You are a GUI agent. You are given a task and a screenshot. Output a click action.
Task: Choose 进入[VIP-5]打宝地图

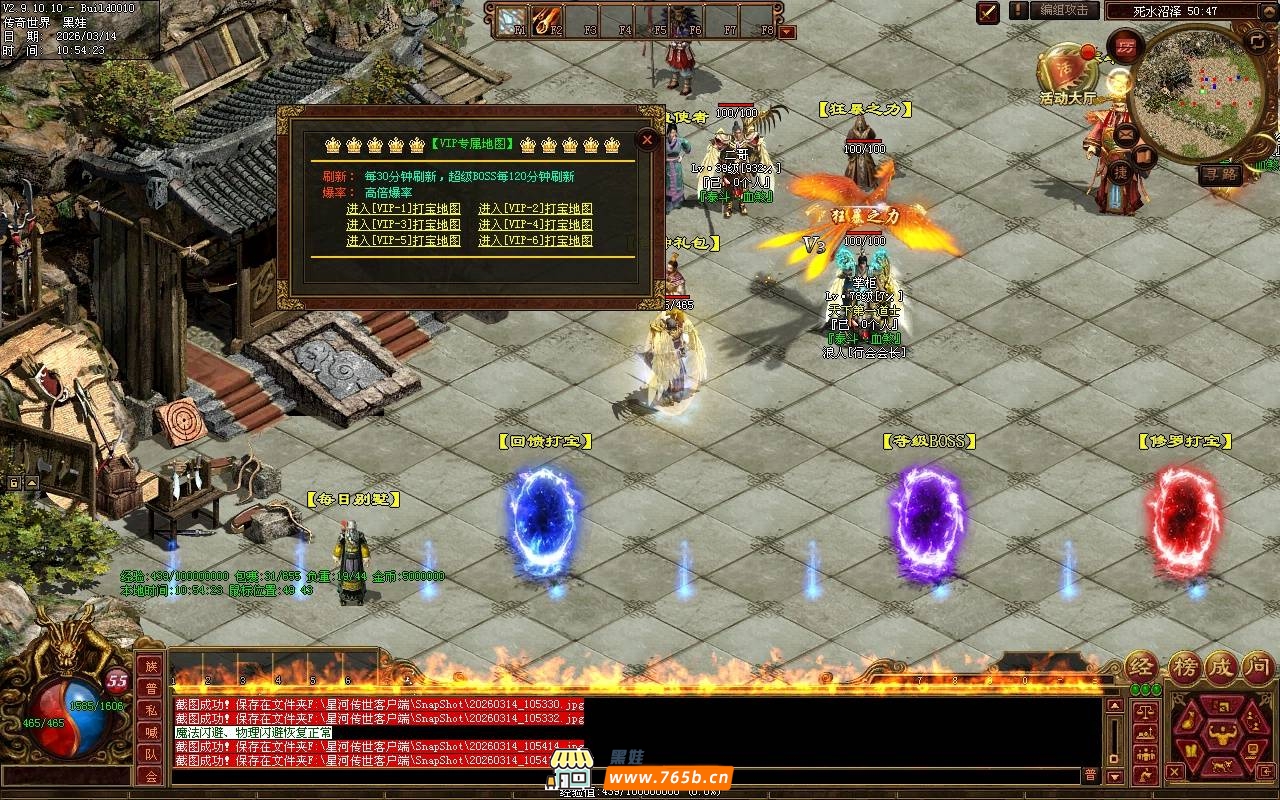(403, 241)
